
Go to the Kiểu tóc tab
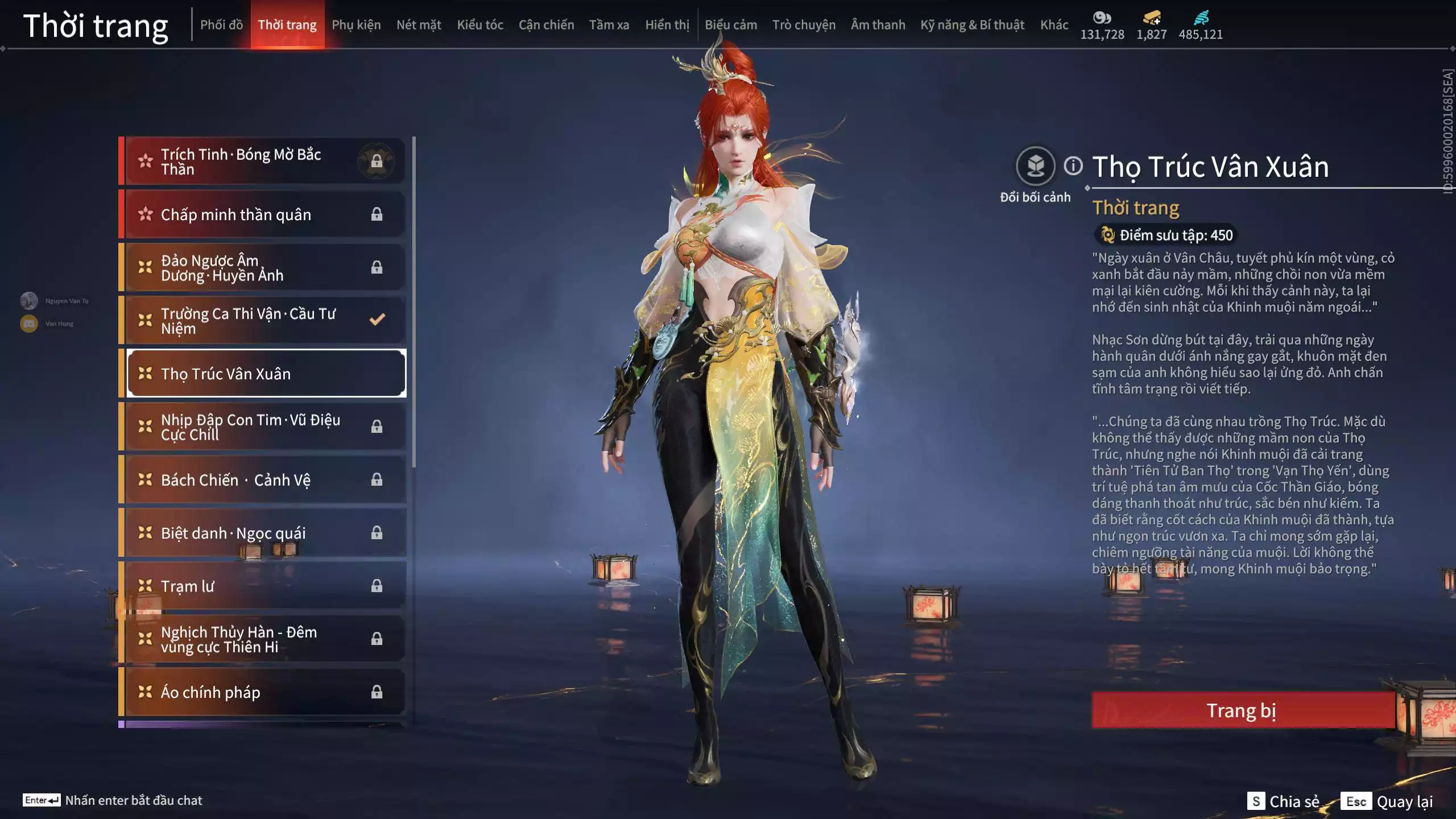pos(480,25)
